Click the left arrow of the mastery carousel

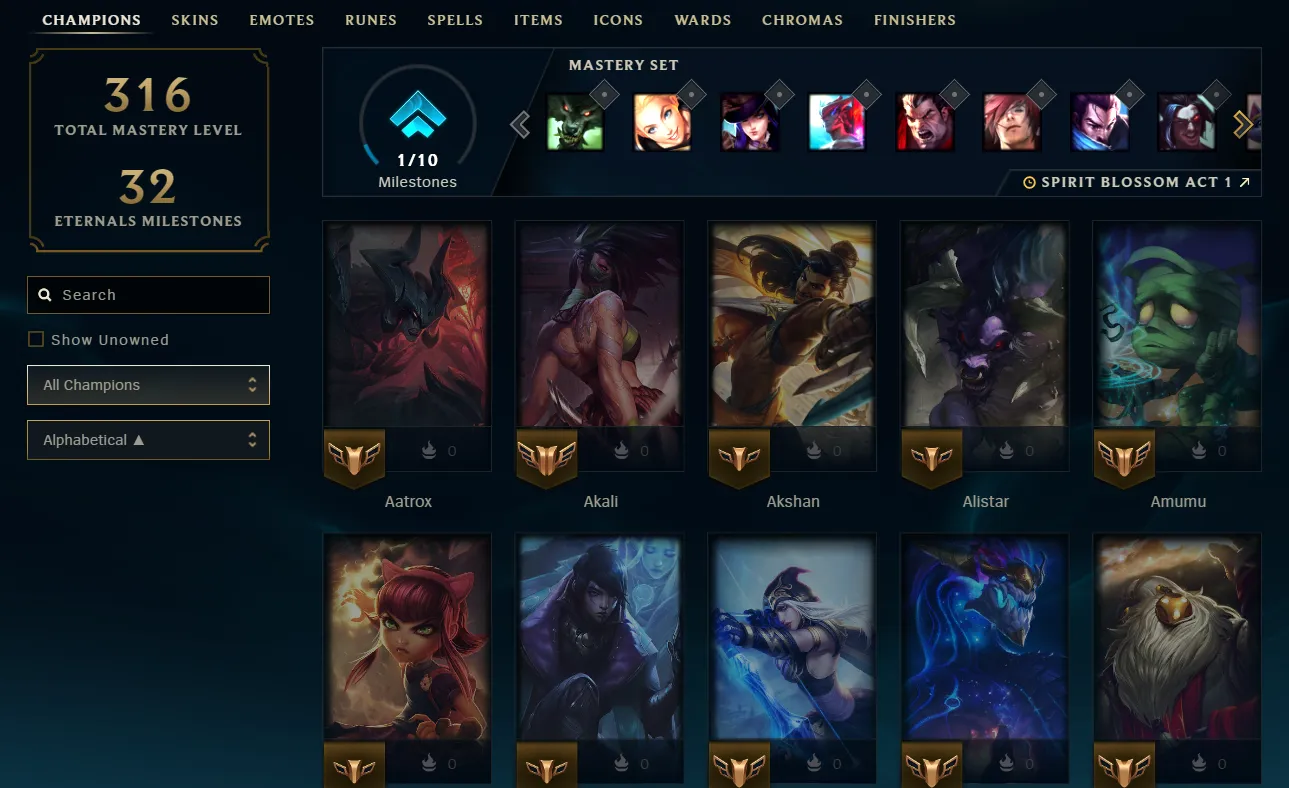[519, 124]
